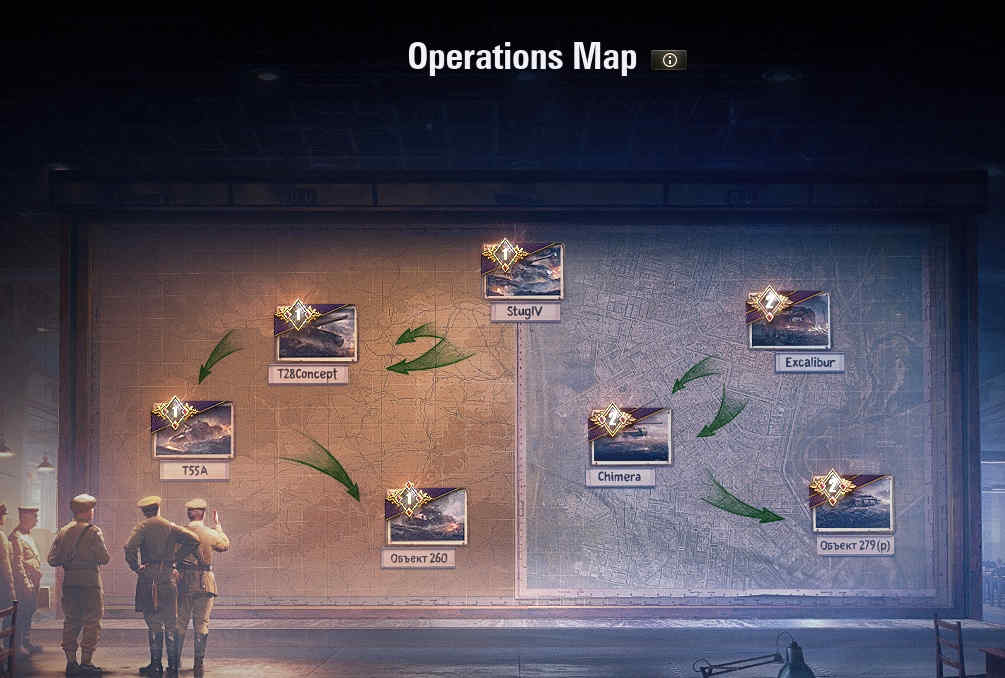Select the Объект 260 operation card
1005x678 pixels.
tap(426, 517)
